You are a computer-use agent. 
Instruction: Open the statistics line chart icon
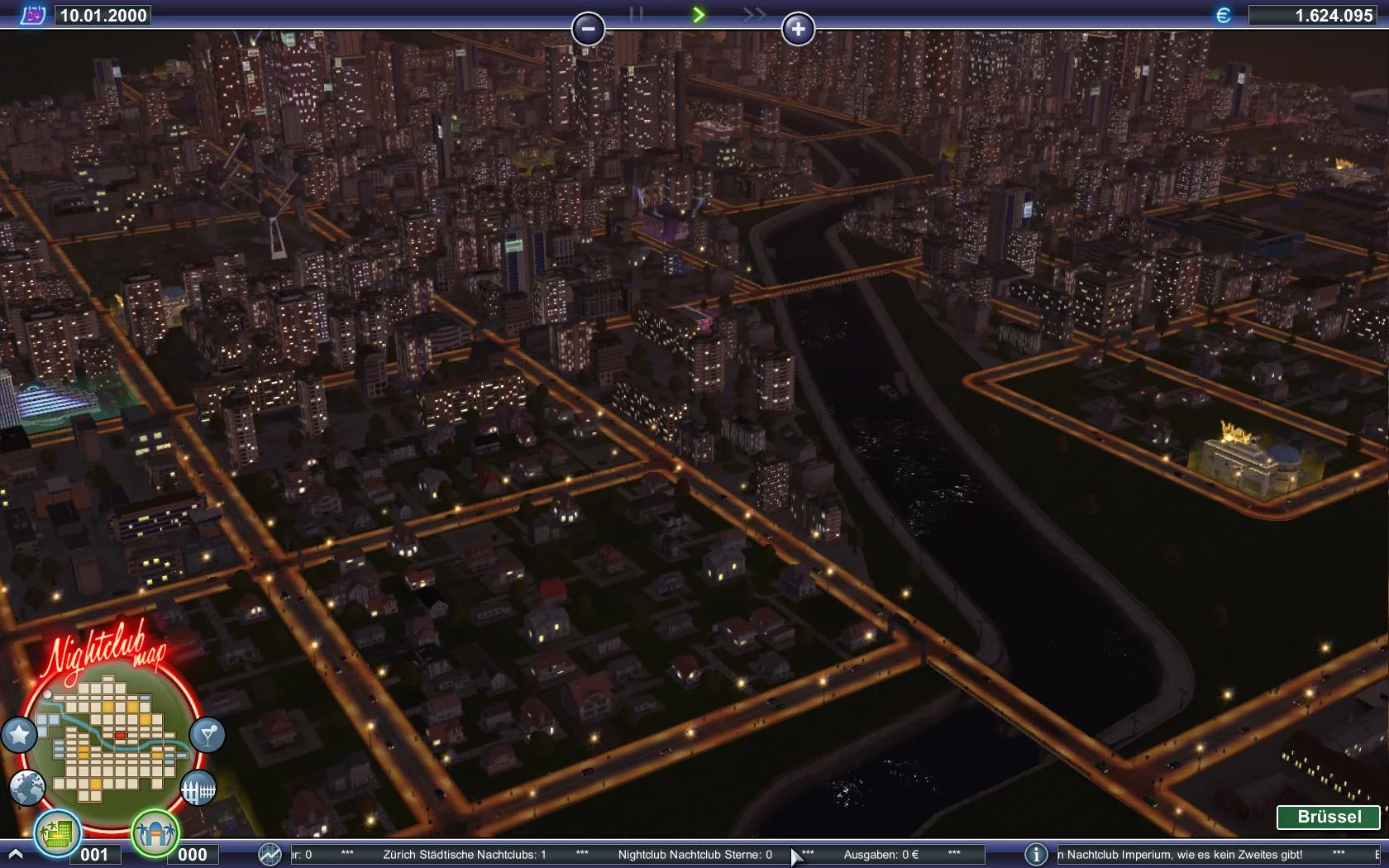pos(270,854)
